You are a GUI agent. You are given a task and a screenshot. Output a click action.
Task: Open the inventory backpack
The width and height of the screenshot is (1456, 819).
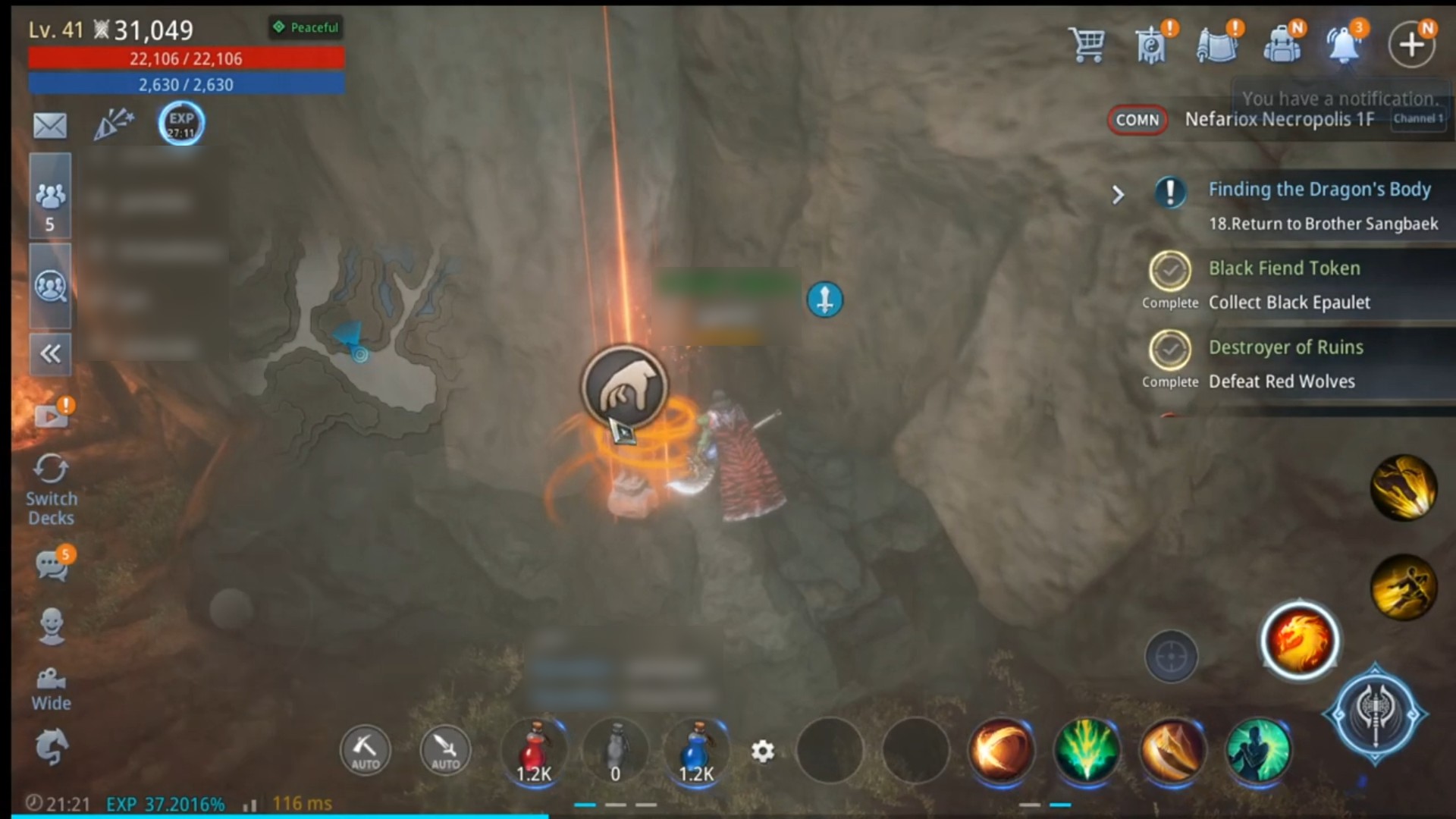click(x=1283, y=44)
